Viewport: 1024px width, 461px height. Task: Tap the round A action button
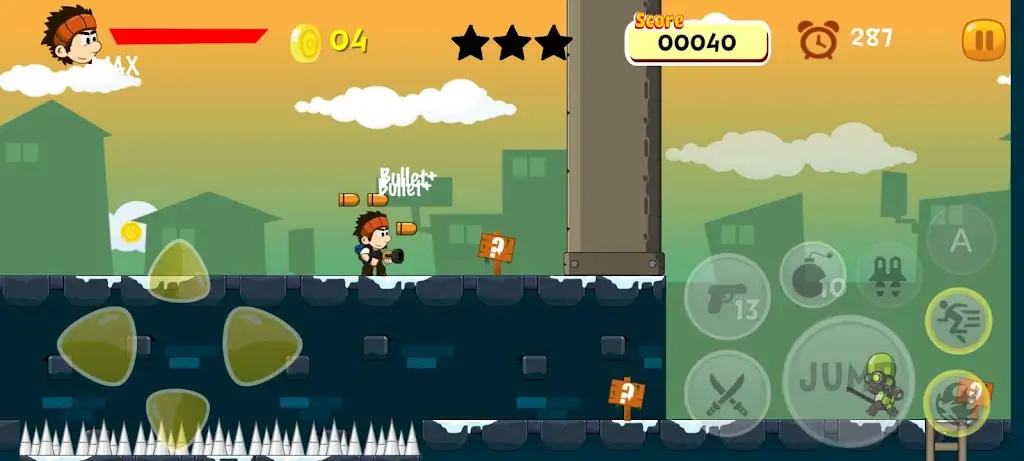(x=961, y=239)
